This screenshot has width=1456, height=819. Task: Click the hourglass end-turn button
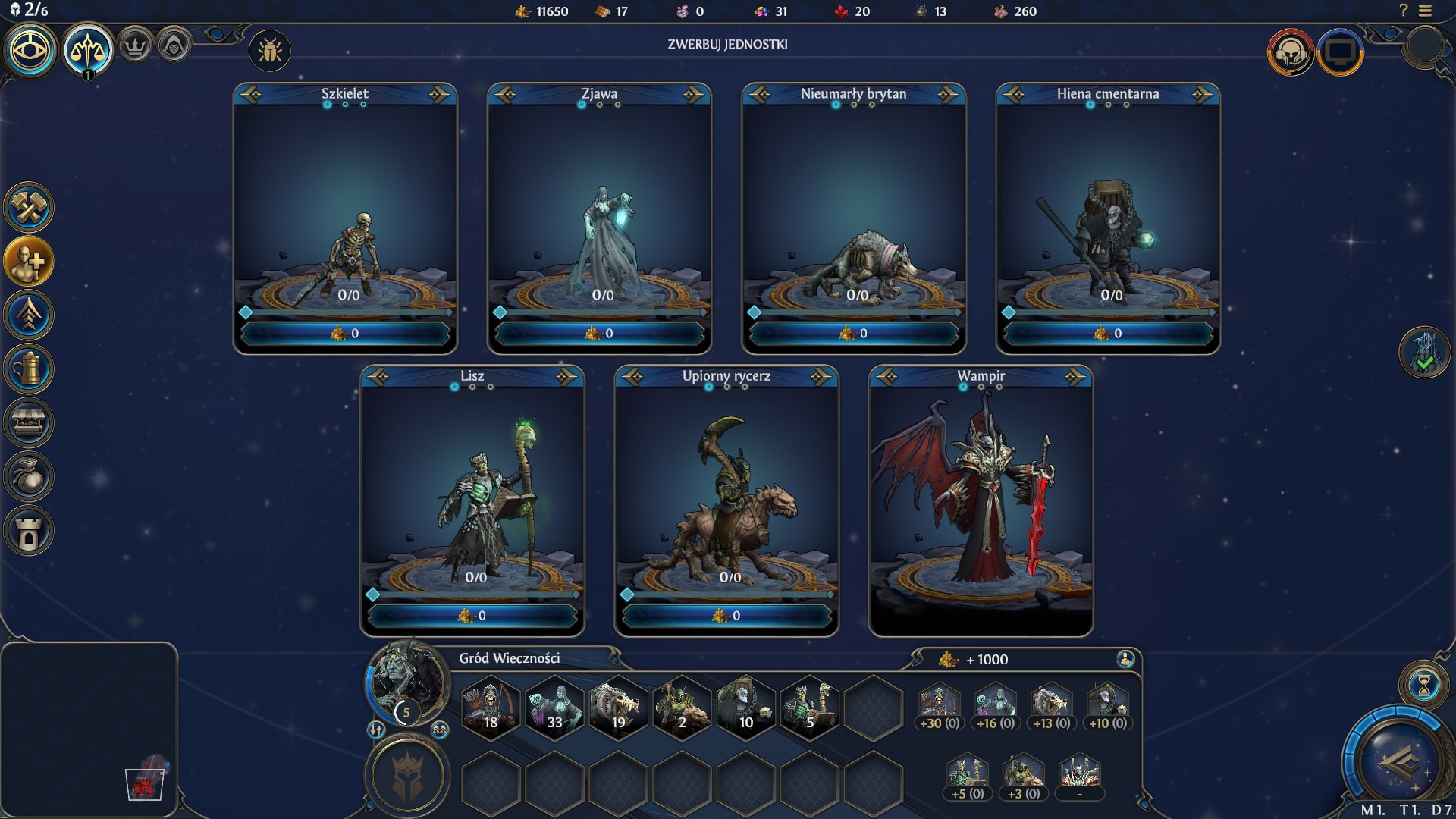click(x=1423, y=685)
